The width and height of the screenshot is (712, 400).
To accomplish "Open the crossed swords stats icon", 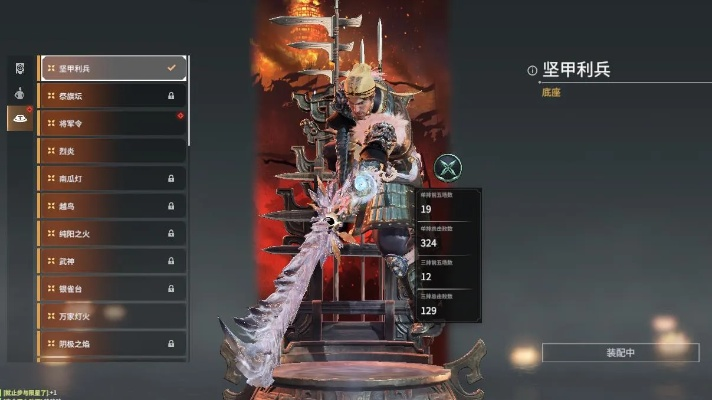I will click(449, 168).
